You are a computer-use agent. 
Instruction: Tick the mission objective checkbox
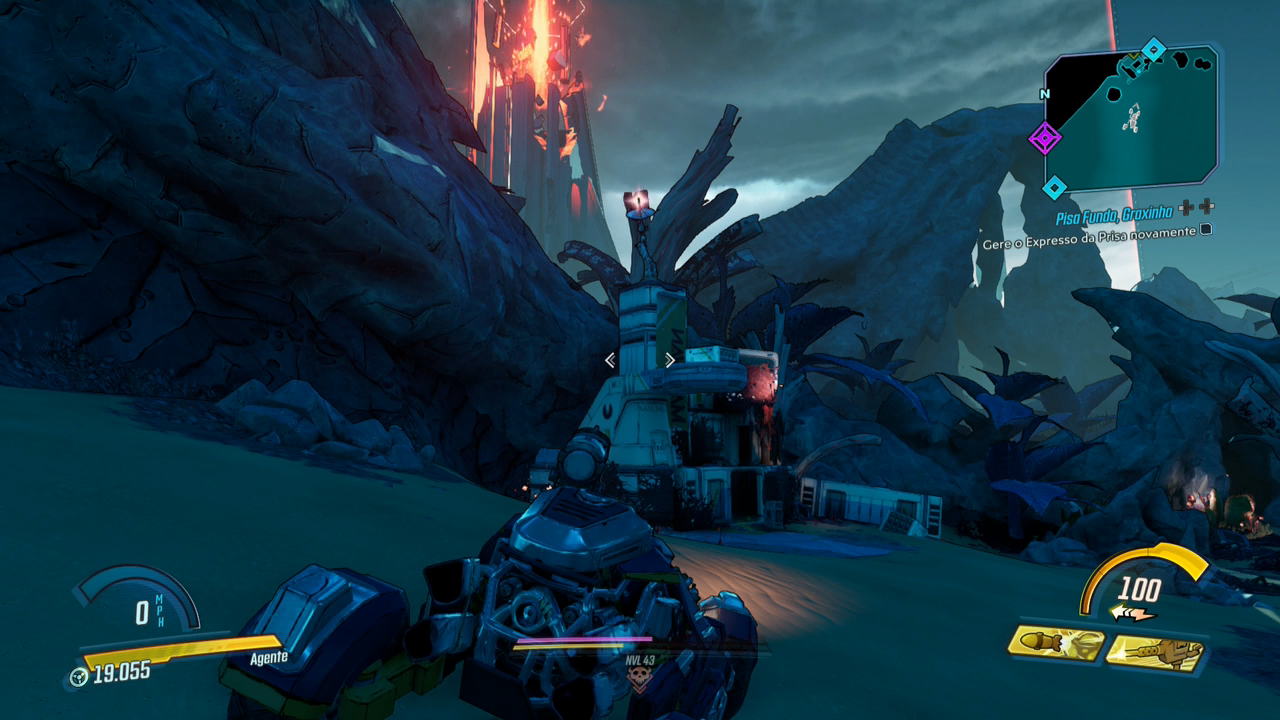click(x=1205, y=231)
